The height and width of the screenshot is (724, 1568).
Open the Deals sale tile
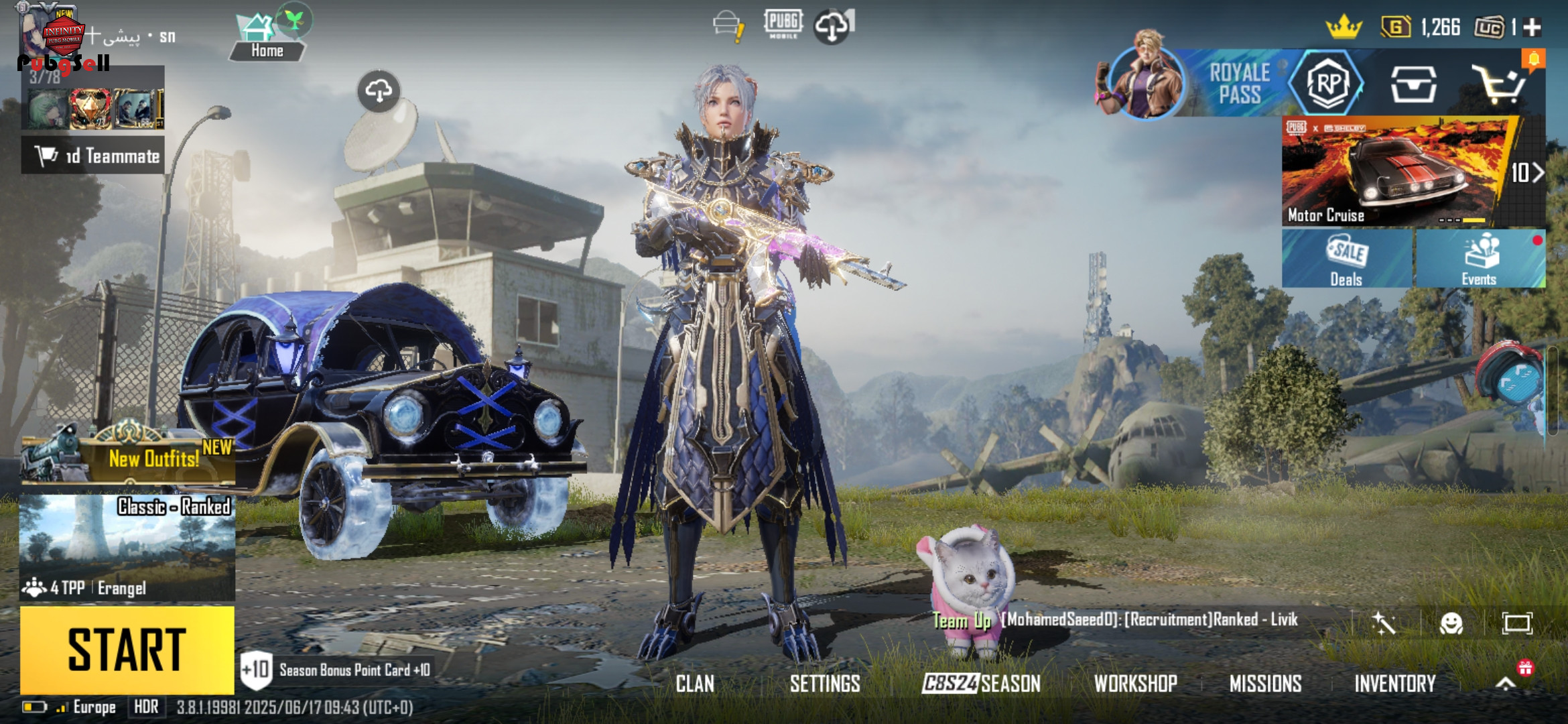pos(1347,260)
